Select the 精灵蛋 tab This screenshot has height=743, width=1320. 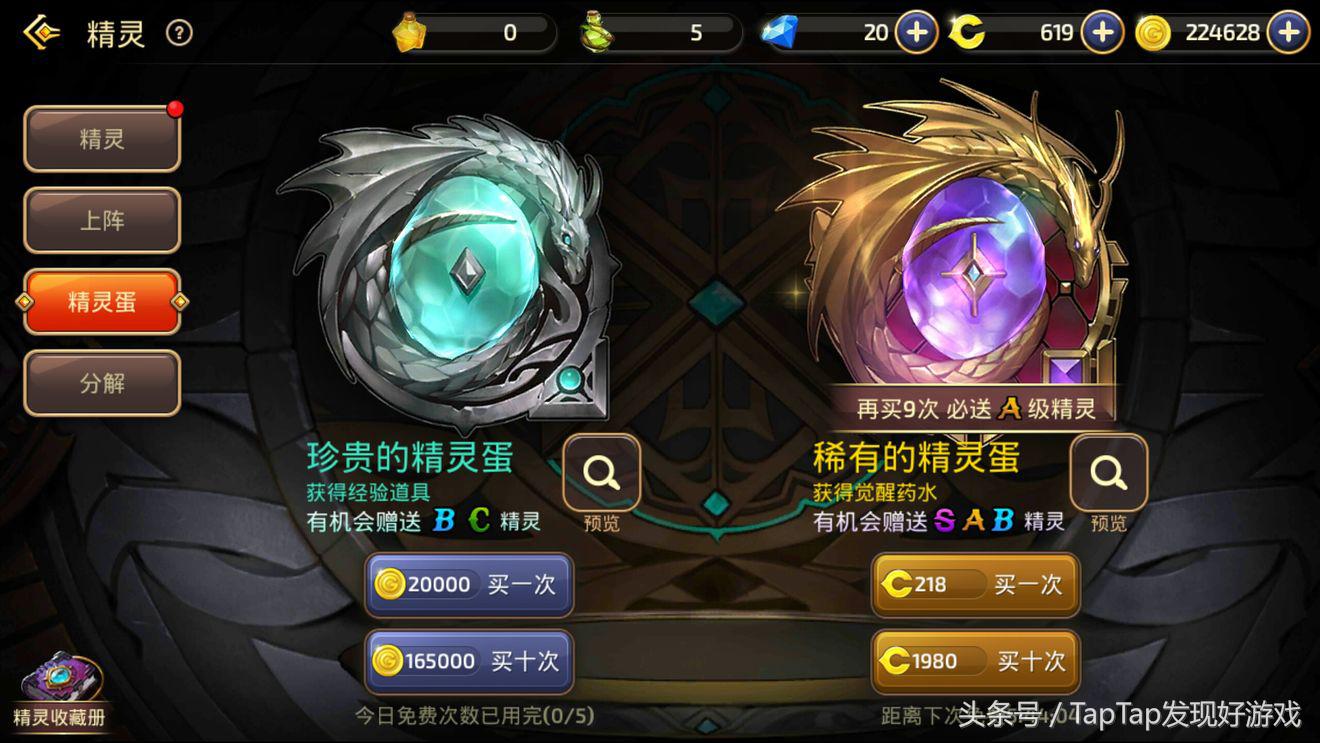point(101,302)
